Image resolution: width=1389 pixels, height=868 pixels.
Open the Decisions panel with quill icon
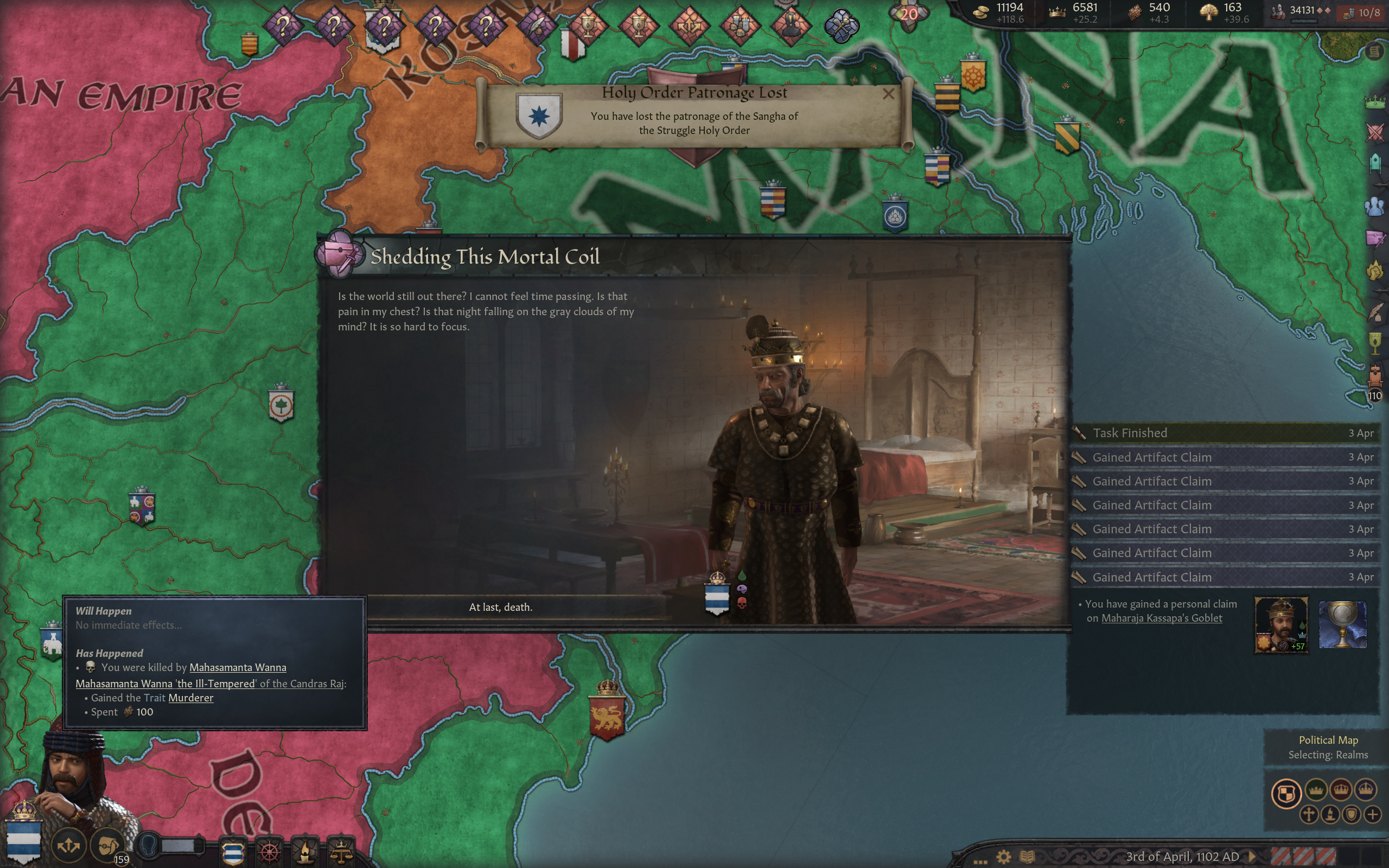[1375, 312]
